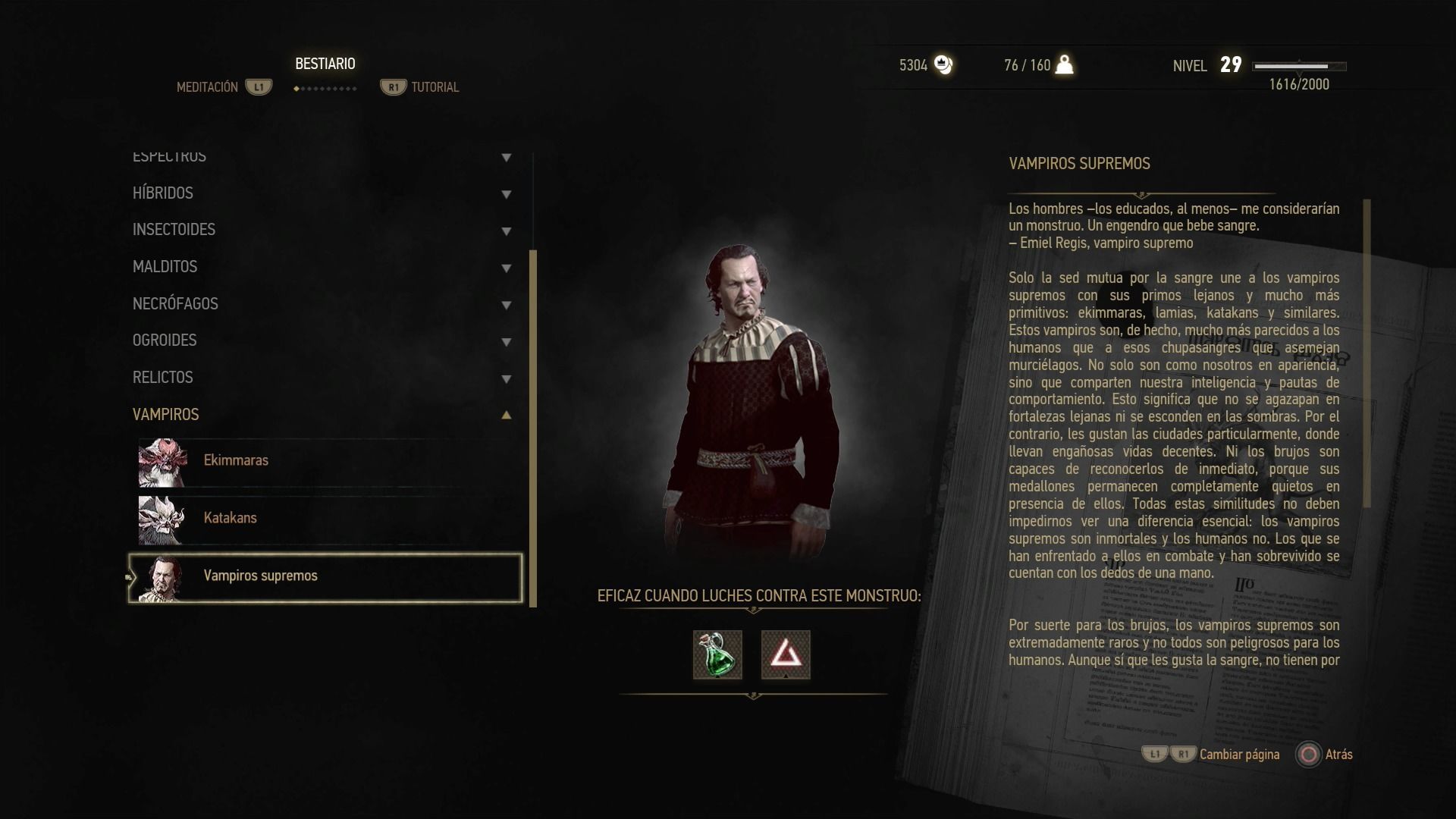Click the bestiary list scrollbar
The height and width of the screenshot is (819, 1456).
click(x=533, y=428)
